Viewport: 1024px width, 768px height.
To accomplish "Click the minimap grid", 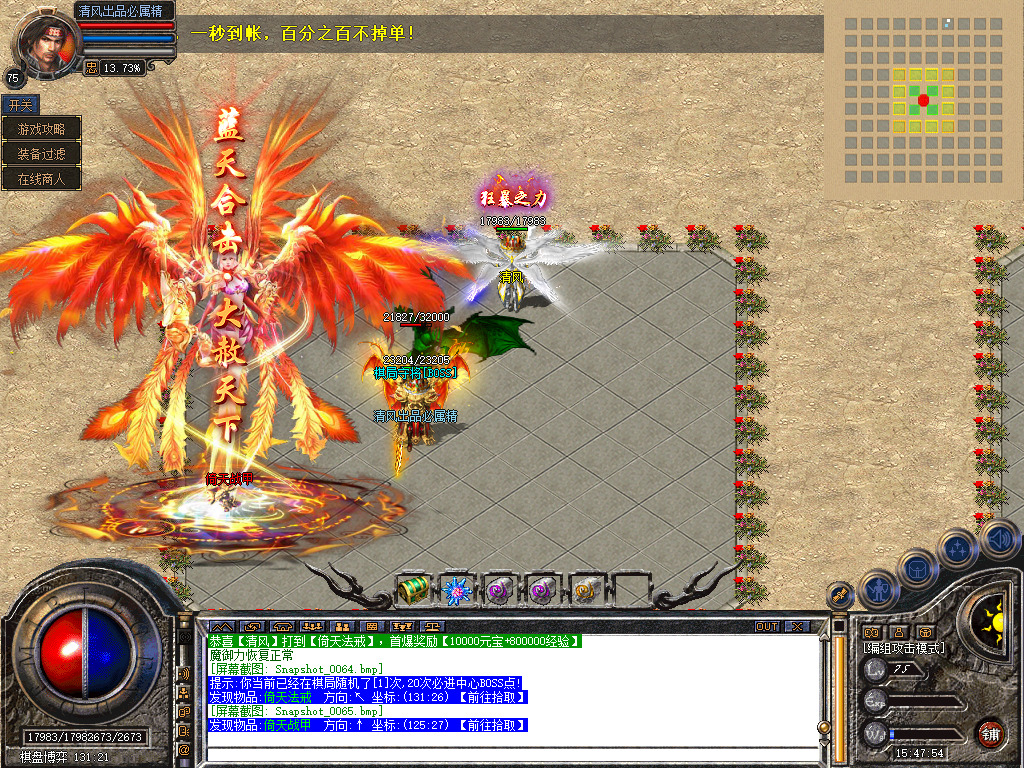I will [923, 100].
